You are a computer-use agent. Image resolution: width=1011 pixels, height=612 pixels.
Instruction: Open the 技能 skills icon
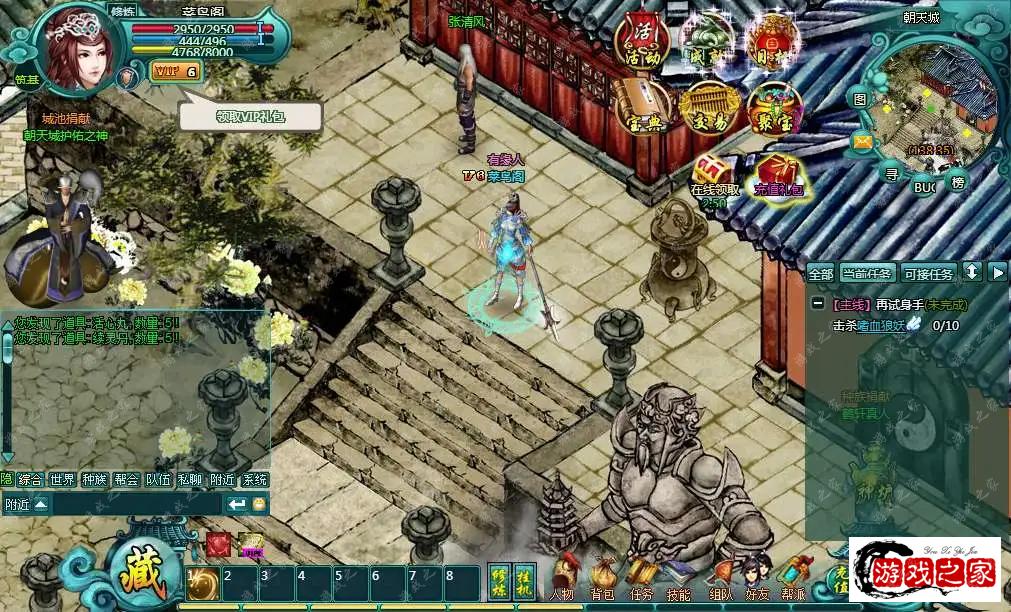coord(678,580)
